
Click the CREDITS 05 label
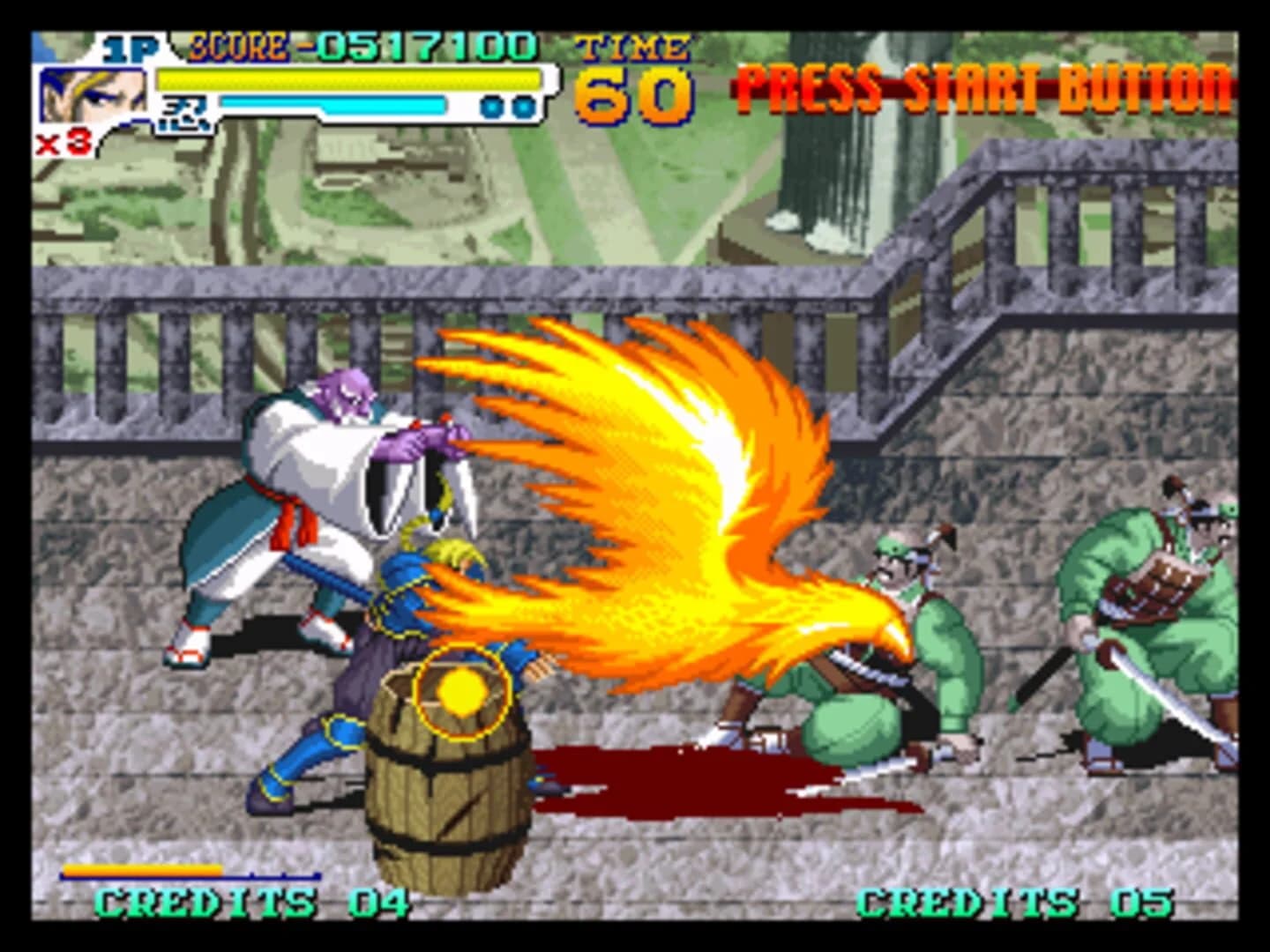[1014, 902]
